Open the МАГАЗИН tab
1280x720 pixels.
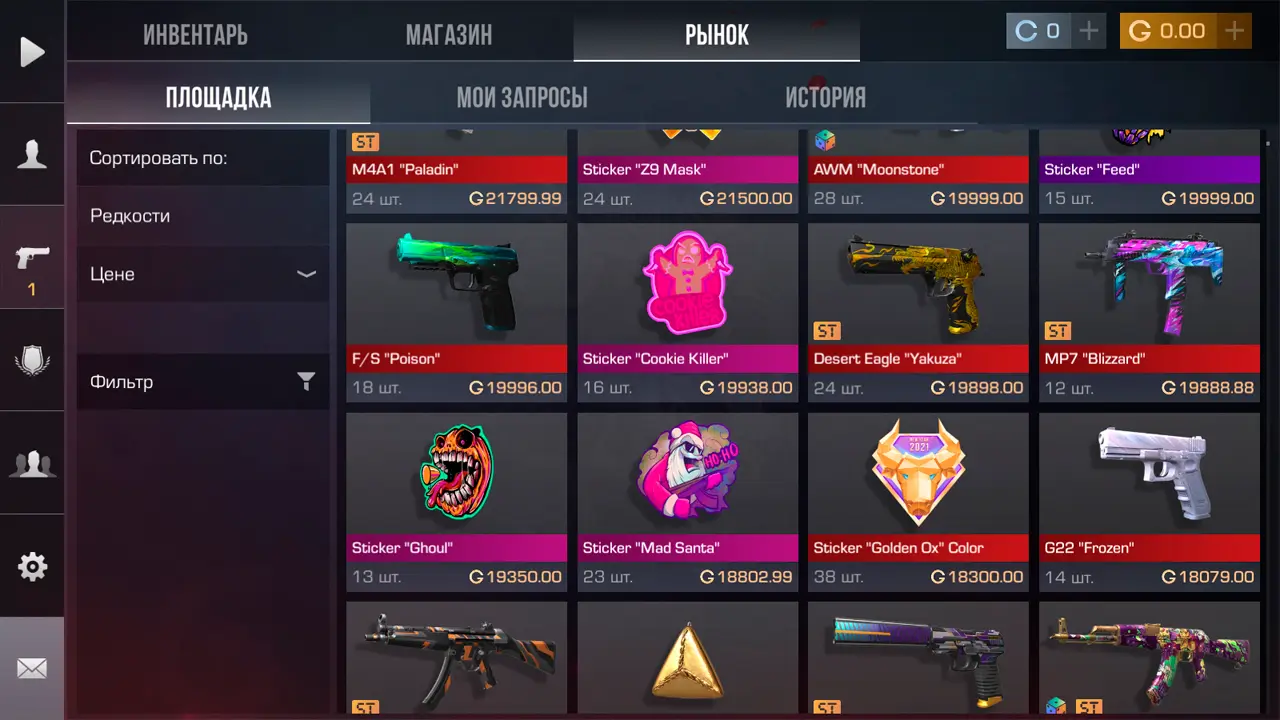pyautogui.click(x=449, y=34)
